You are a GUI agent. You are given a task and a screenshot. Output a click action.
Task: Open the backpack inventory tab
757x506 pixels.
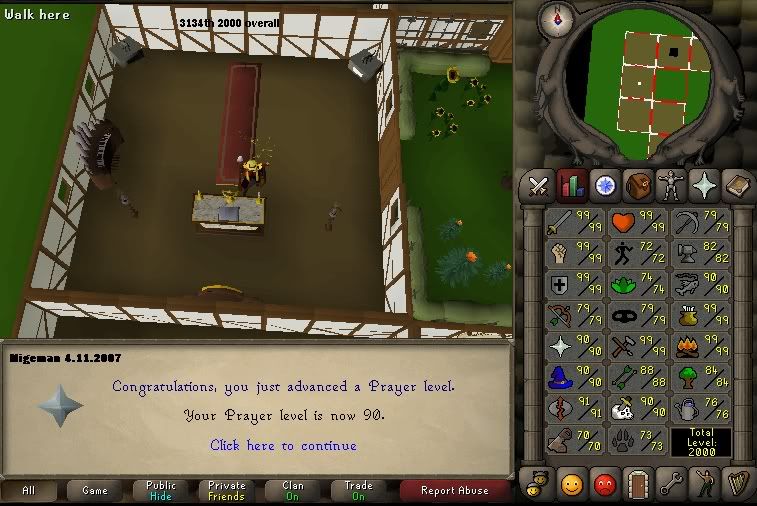point(638,185)
